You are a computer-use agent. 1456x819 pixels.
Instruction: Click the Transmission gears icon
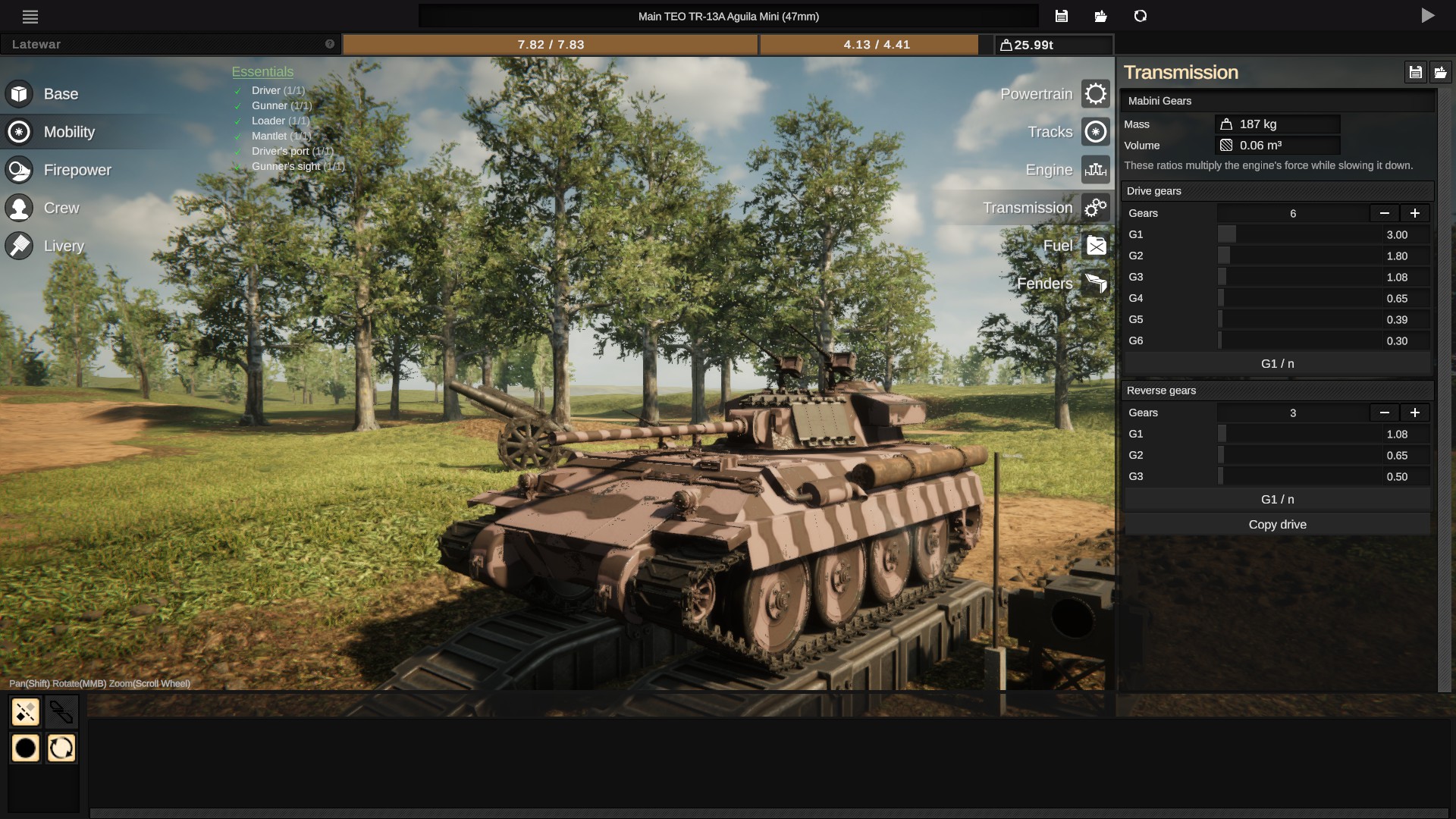point(1095,207)
